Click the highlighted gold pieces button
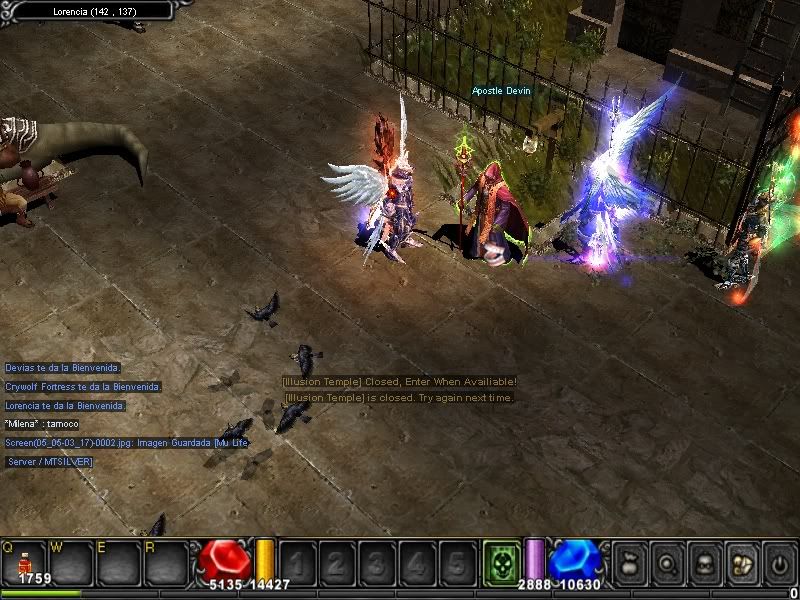 pyautogui.click(x=741, y=563)
